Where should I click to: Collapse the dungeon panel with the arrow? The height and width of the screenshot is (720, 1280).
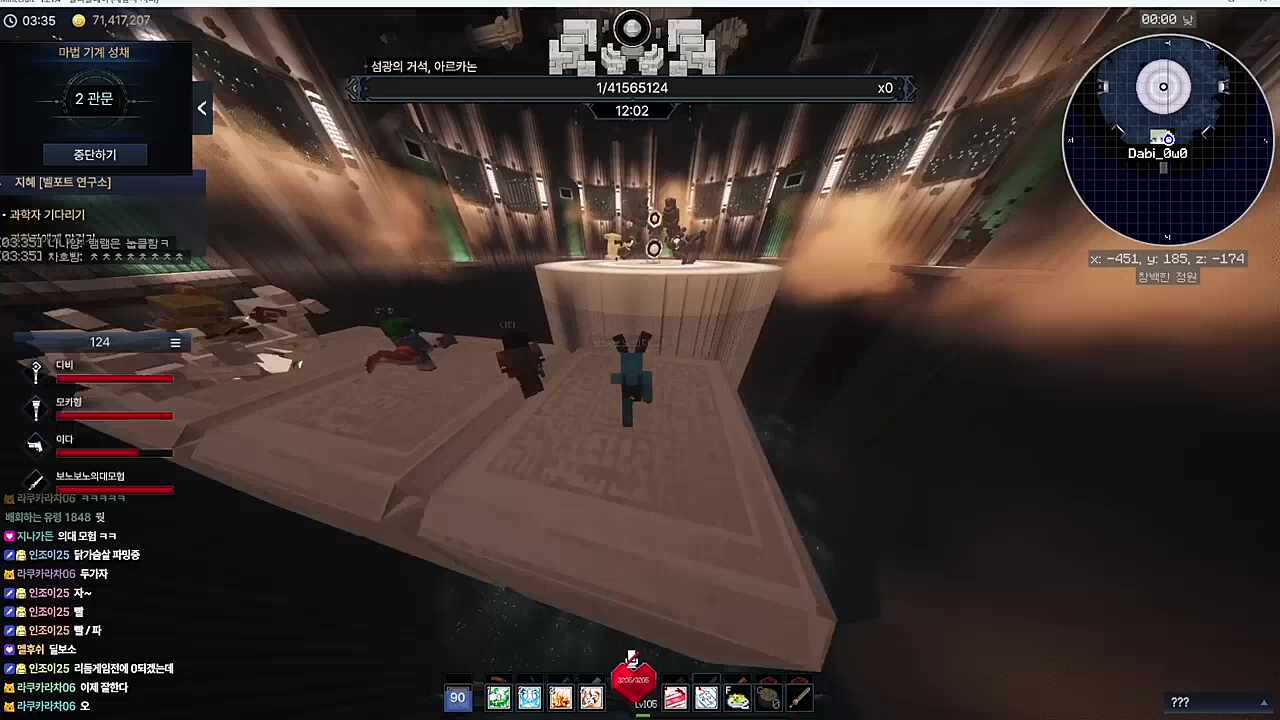(202, 108)
